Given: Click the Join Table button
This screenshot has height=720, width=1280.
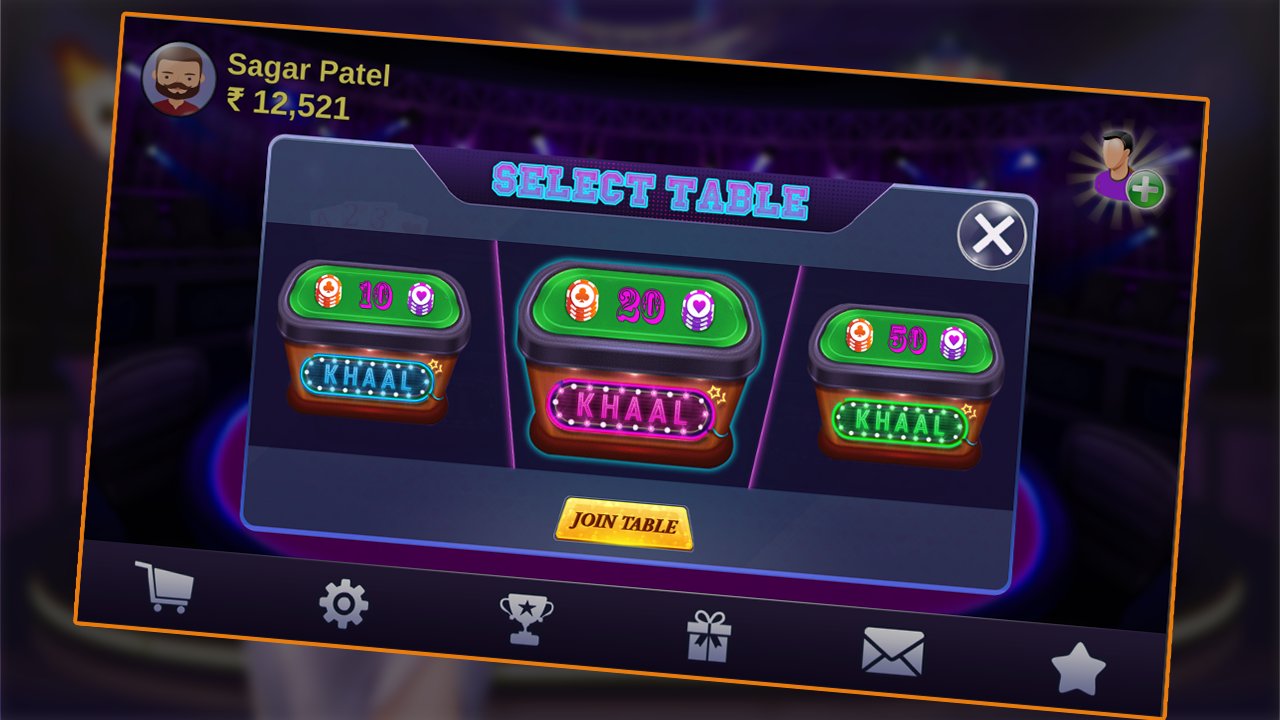Looking at the screenshot, I should click(x=624, y=523).
